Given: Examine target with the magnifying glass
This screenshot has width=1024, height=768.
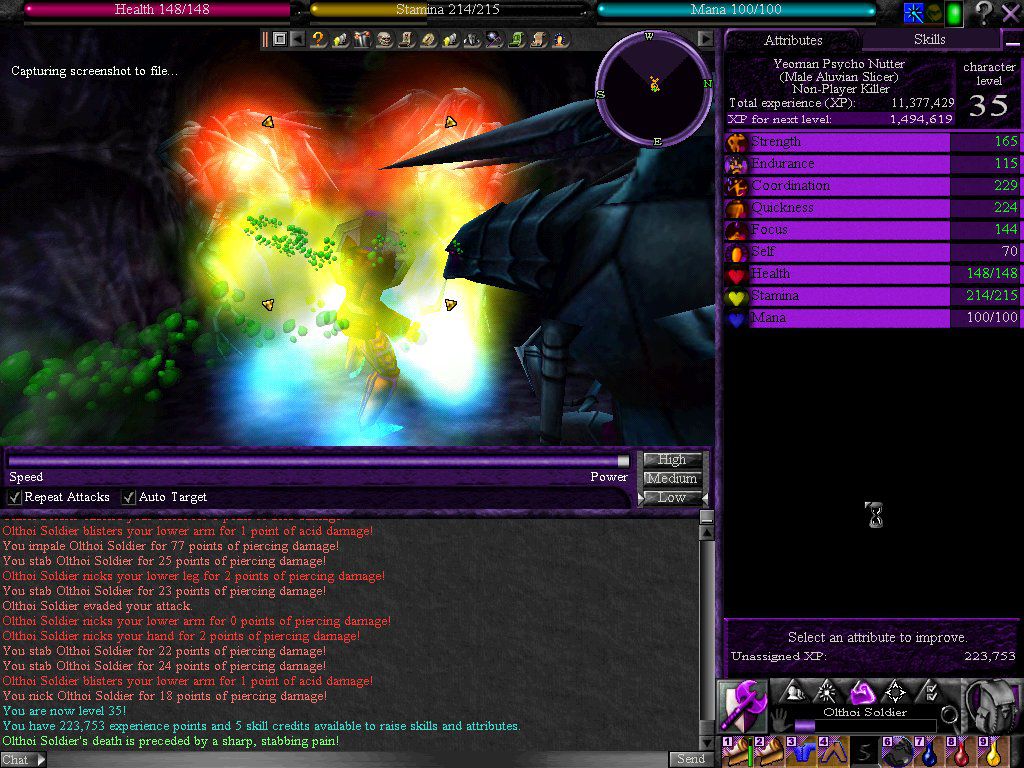Looking at the screenshot, I should [x=948, y=714].
